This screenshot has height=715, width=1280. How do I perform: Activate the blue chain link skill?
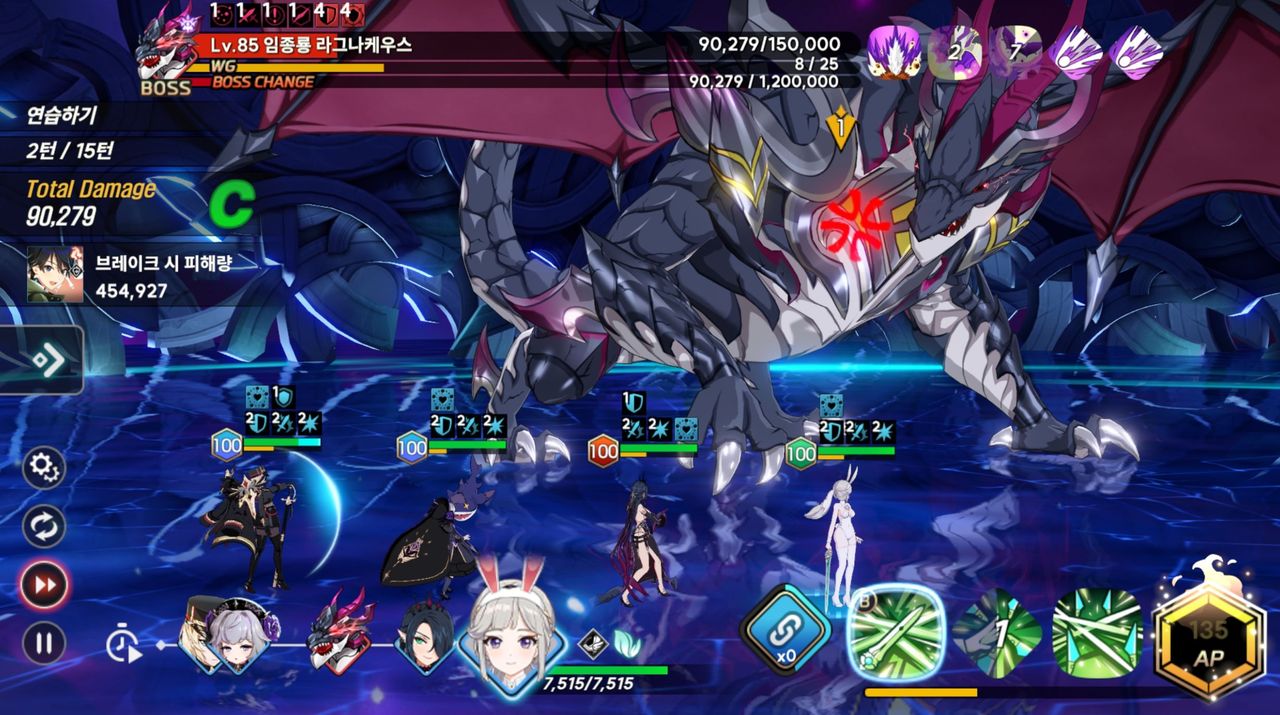[785, 630]
